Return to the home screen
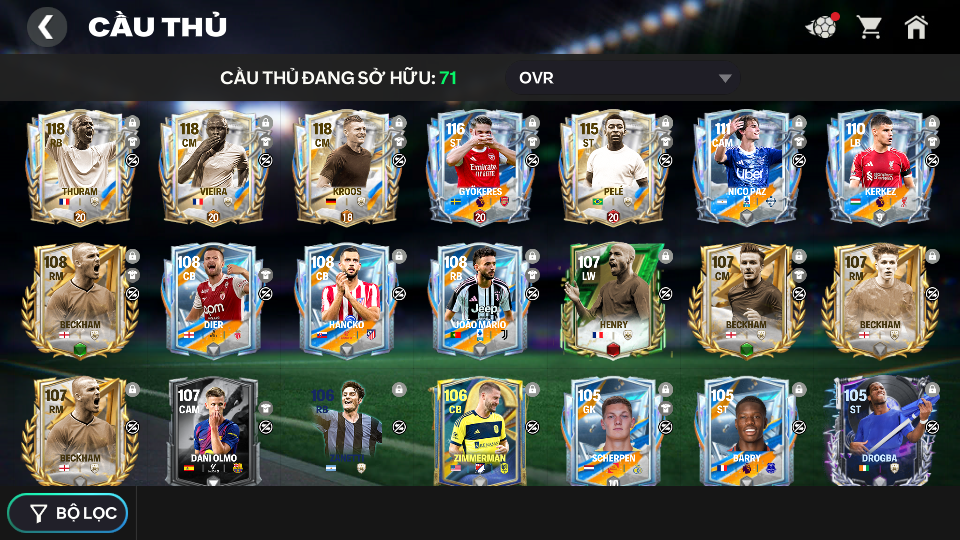Viewport: 960px width, 540px height. (916, 27)
